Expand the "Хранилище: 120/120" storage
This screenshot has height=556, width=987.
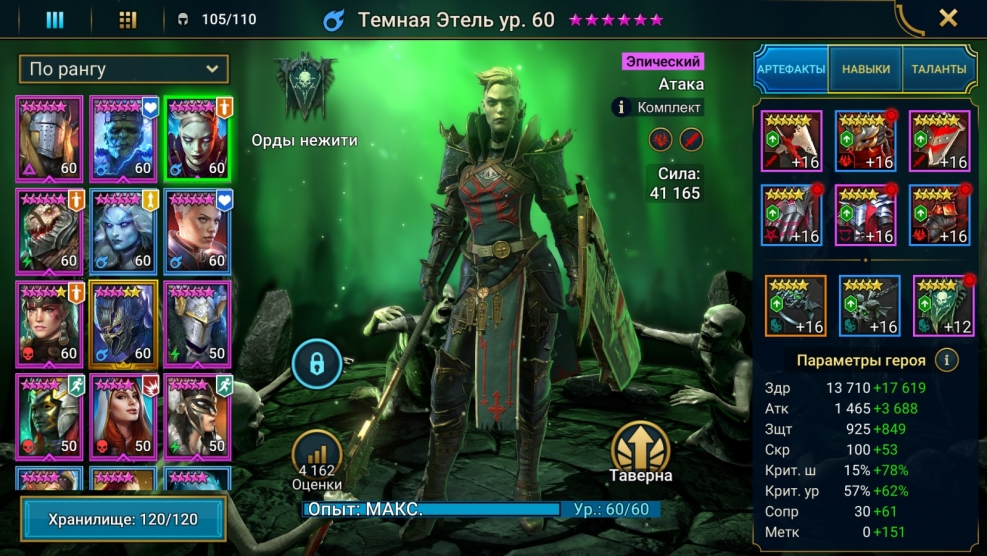pos(123,521)
